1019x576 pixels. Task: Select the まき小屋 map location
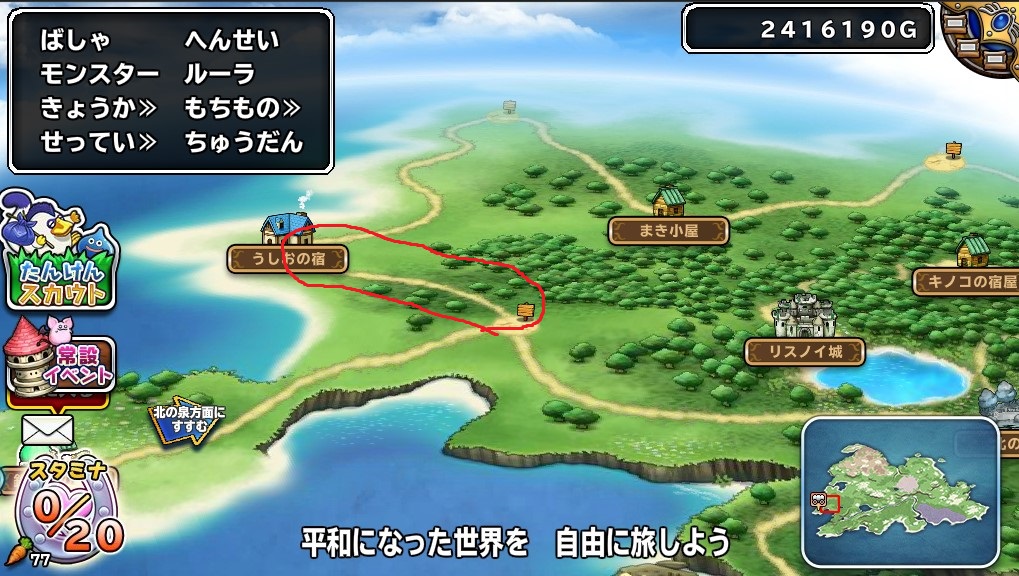point(668,231)
